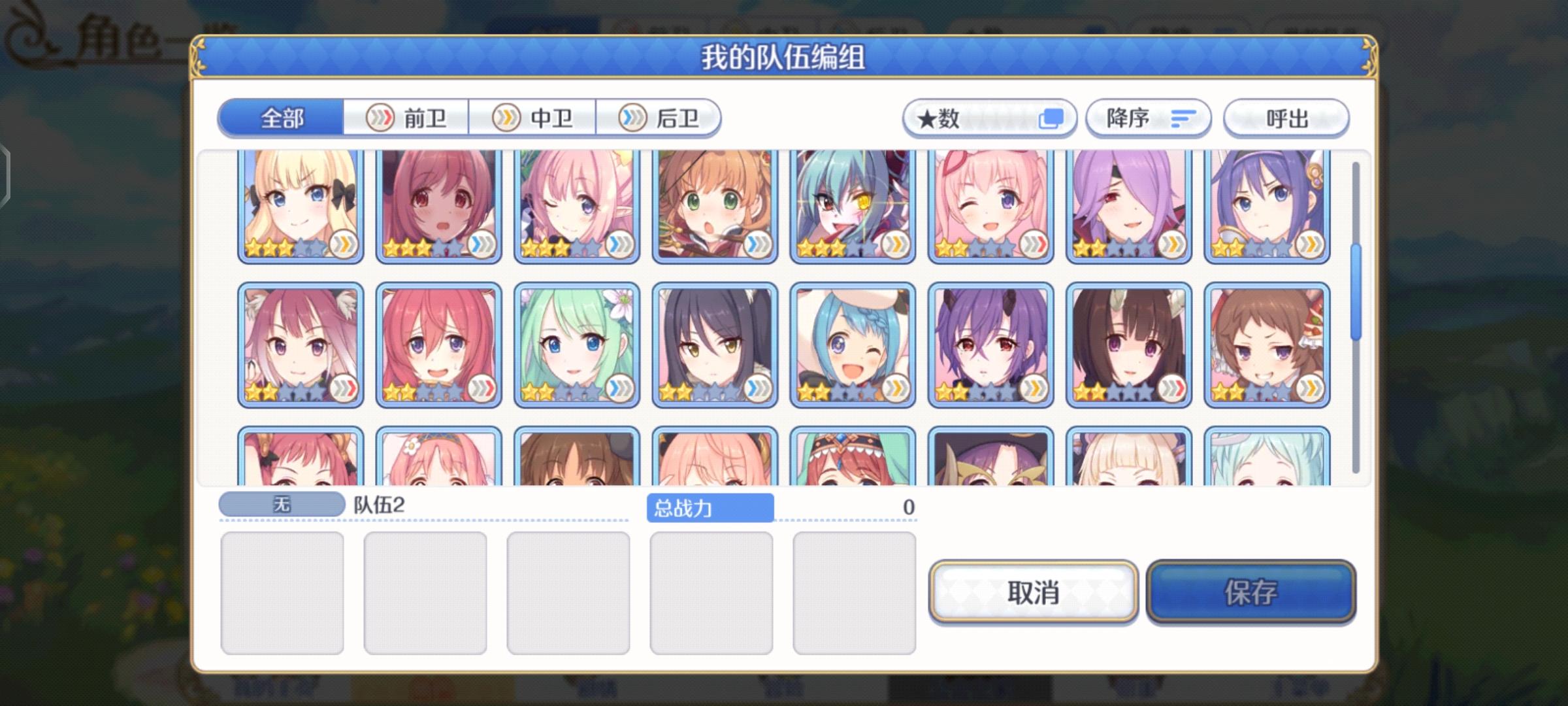Screen dimensions: 1568x706
Task: Select the 中卫 midguard position icon
Action: [x=505, y=118]
